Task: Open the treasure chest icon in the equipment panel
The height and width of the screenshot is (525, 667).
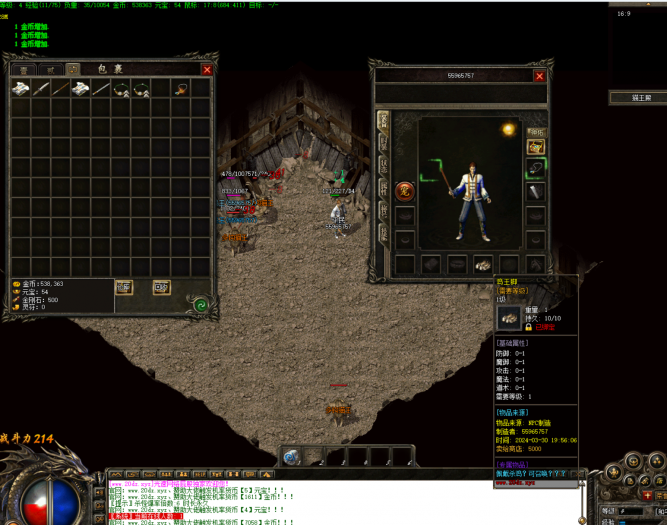Action: click(x=536, y=147)
